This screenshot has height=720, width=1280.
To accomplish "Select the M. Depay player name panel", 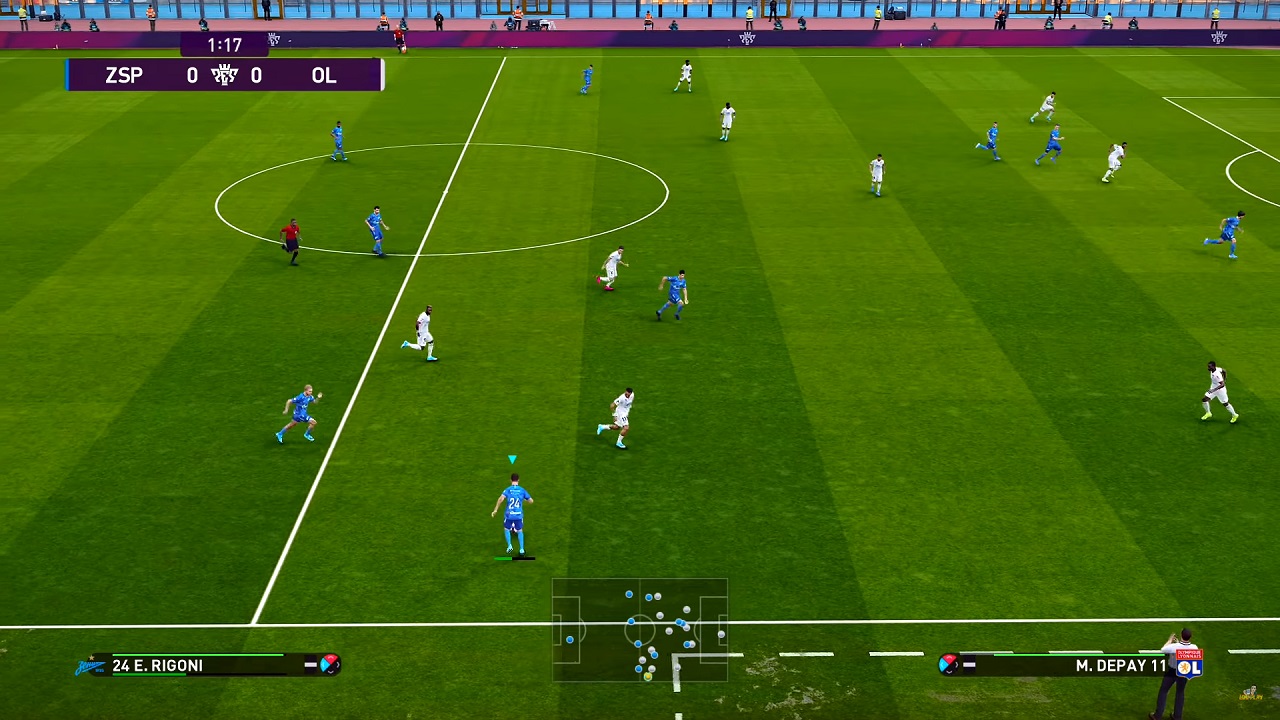I will pyautogui.click(x=1070, y=665).
